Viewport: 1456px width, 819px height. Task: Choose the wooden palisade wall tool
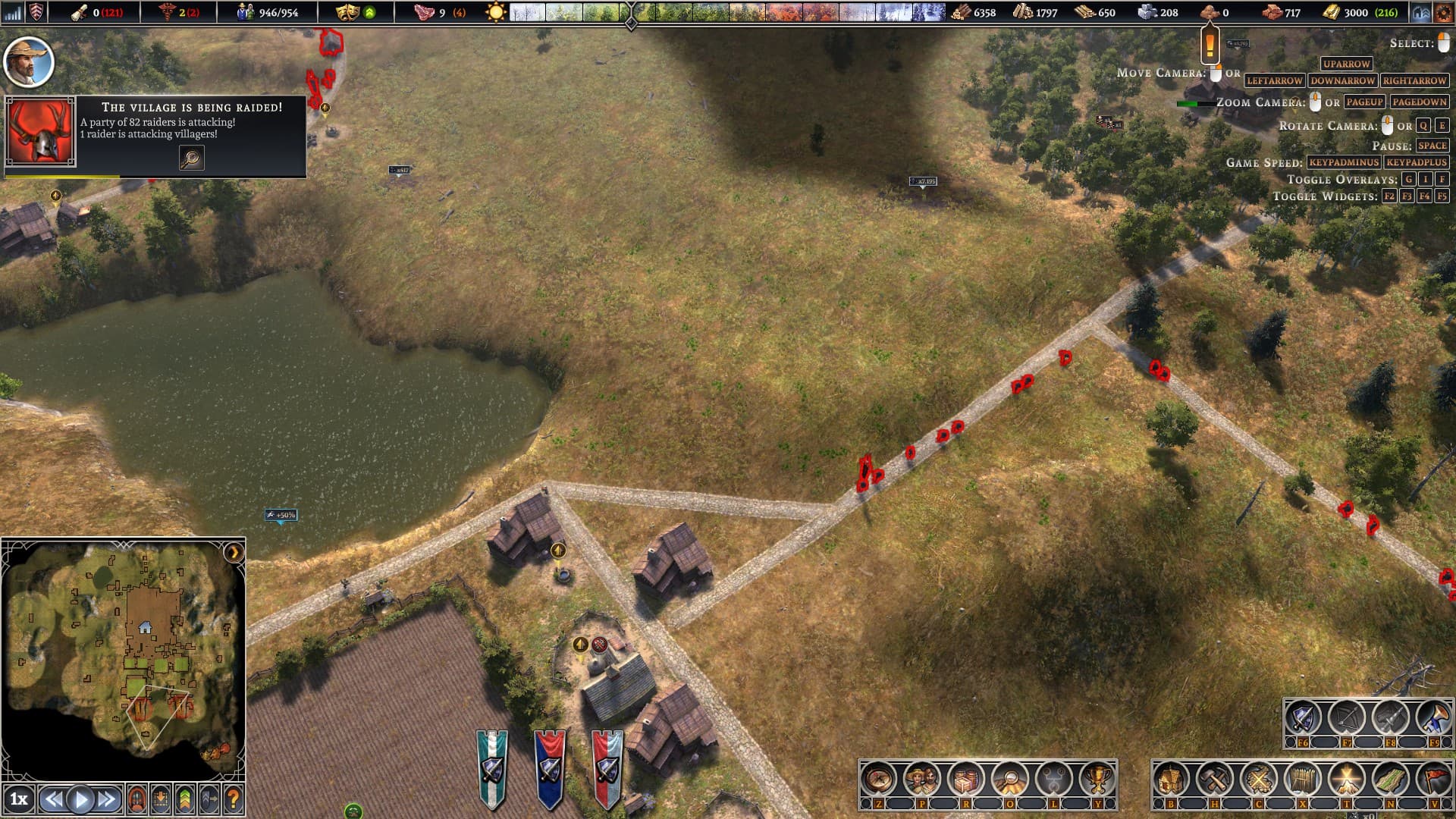pyautogui.click(x=1302, y=779)
